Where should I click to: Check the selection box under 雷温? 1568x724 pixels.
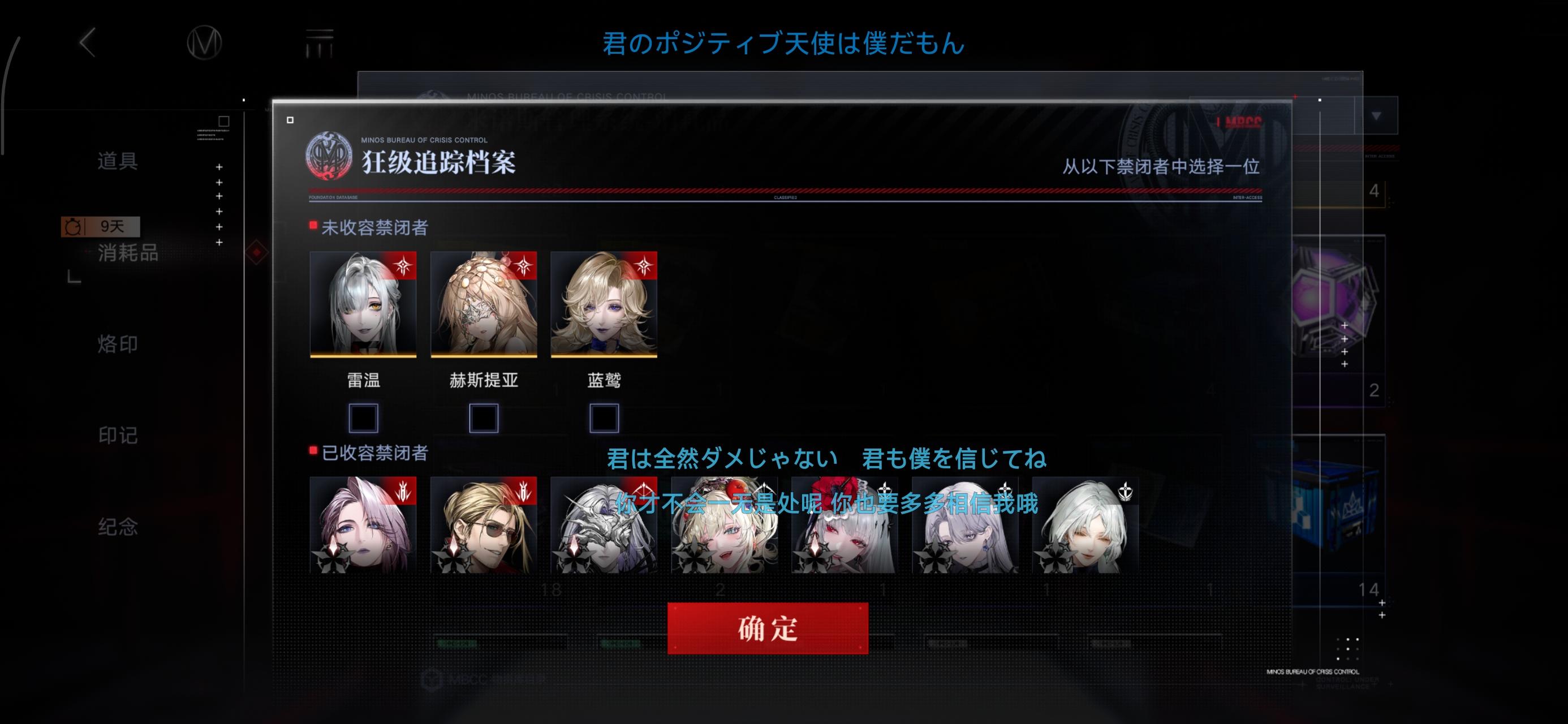tap(363, 418)
